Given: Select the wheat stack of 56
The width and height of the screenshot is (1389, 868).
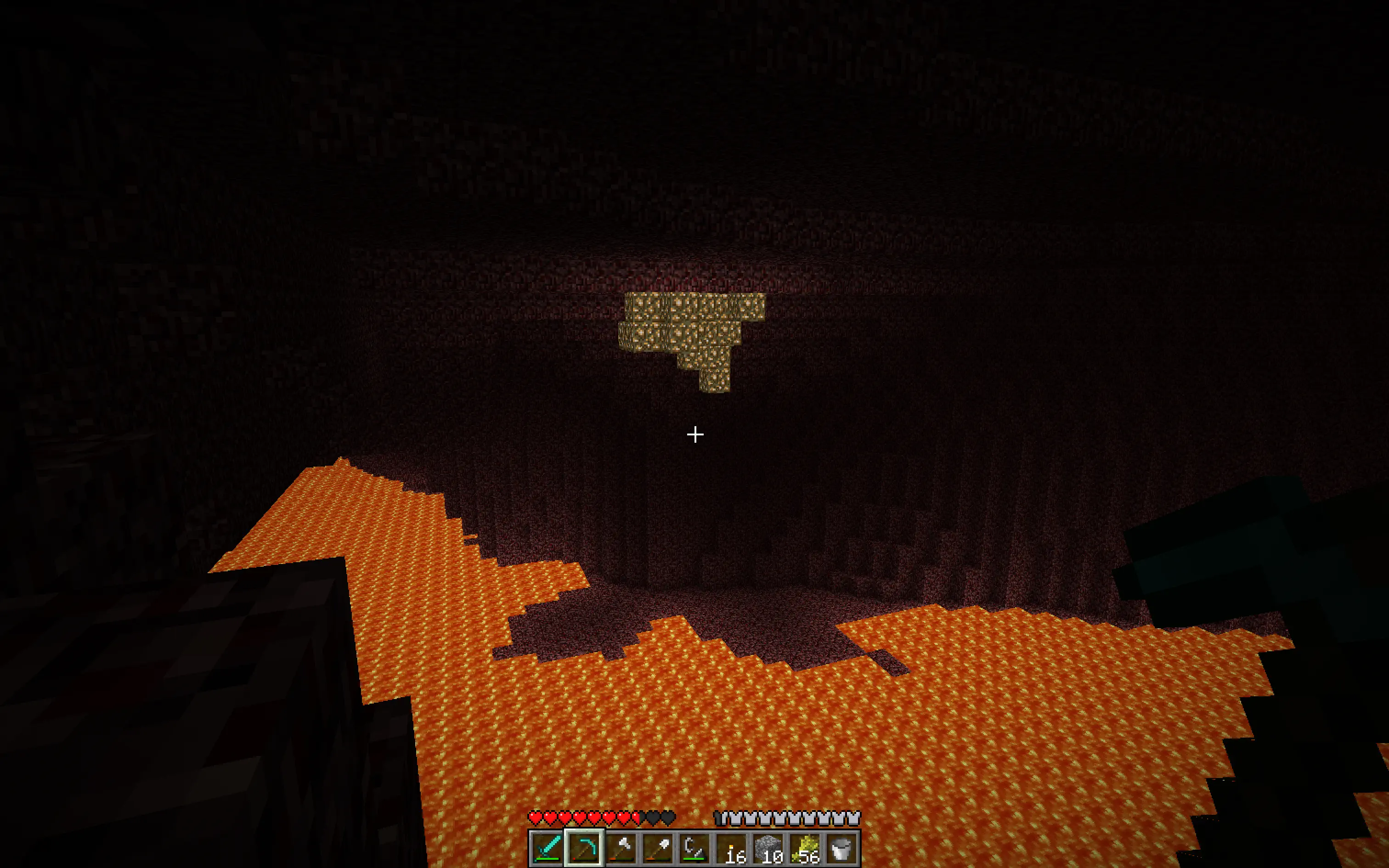Looking at the screenshot, I should tap(805, 847).
